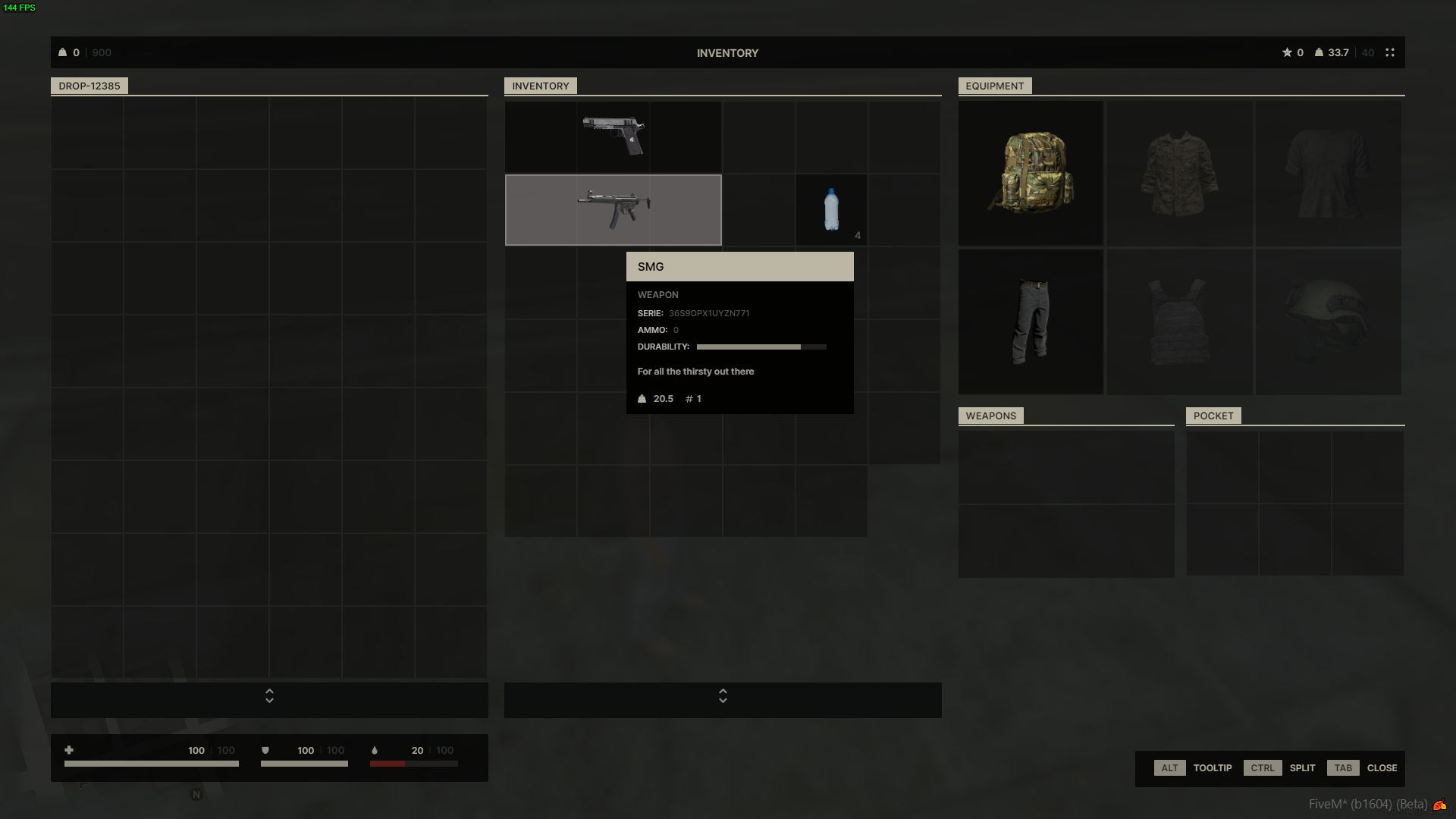Click the CLOSE button beside TAB
This screenshot has width=1456, height=819.
1382,767
